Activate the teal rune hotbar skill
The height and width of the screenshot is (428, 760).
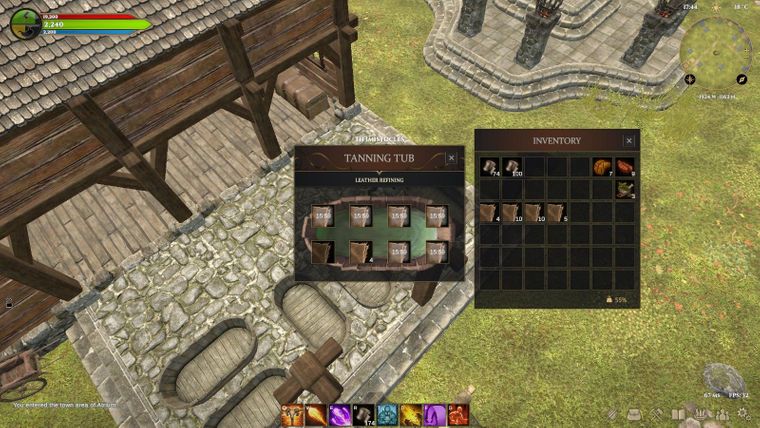coord(388,415)
